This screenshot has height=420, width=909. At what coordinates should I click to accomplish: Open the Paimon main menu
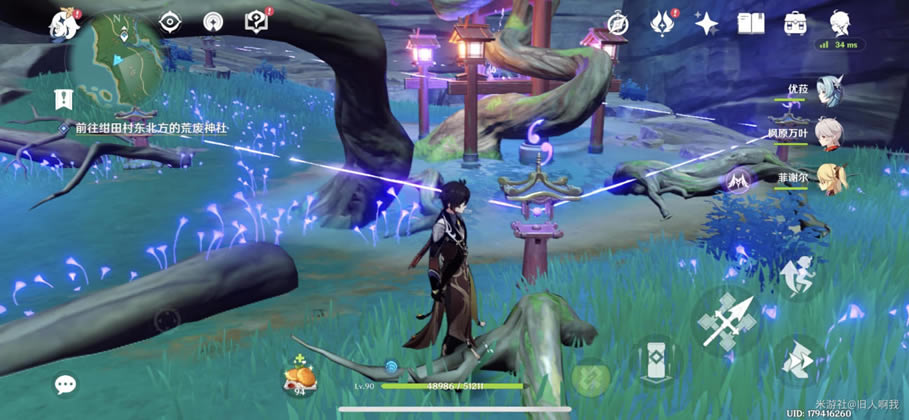click(64, 22)
